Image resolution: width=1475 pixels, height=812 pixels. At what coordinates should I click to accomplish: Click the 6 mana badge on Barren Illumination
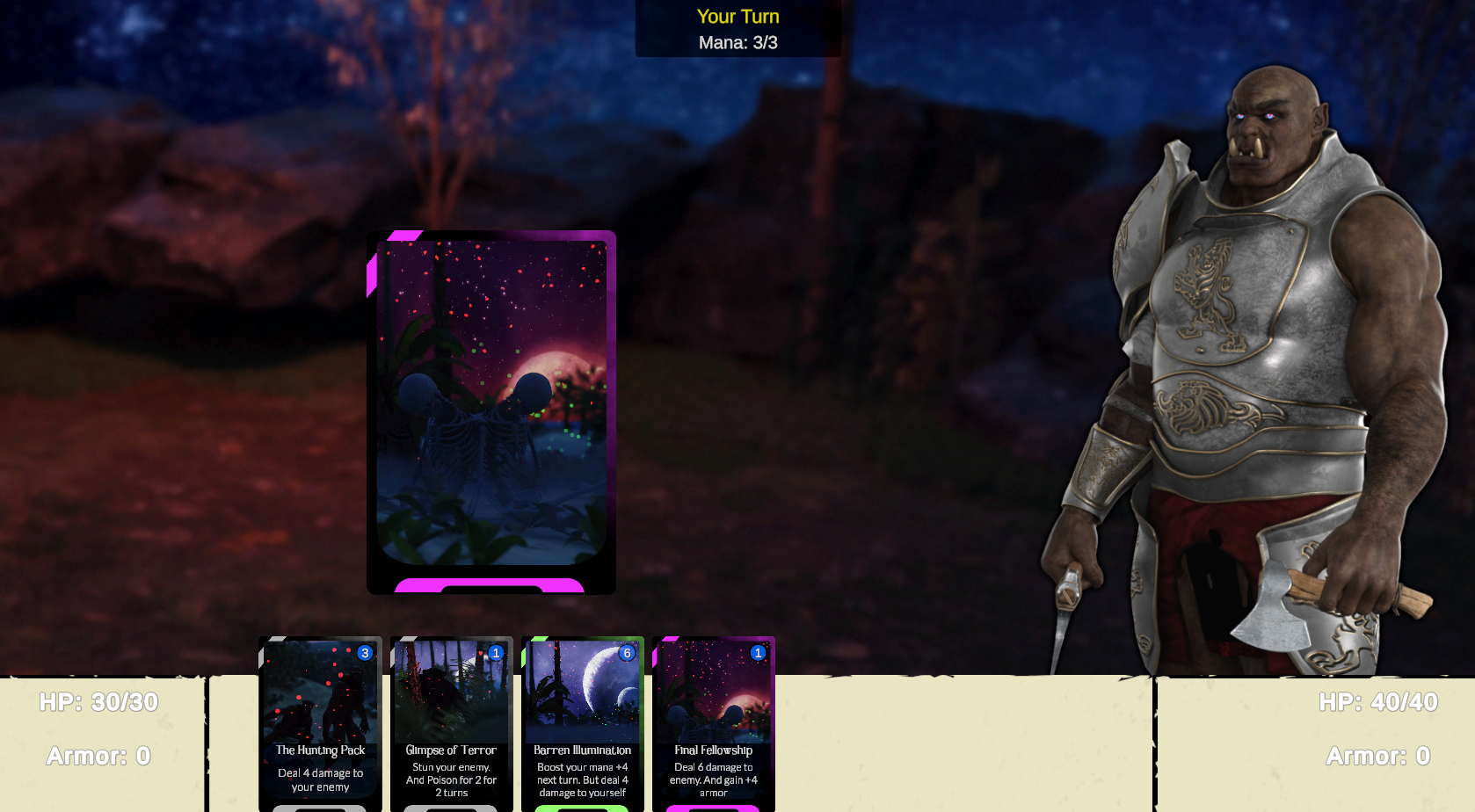click(627, 653)
